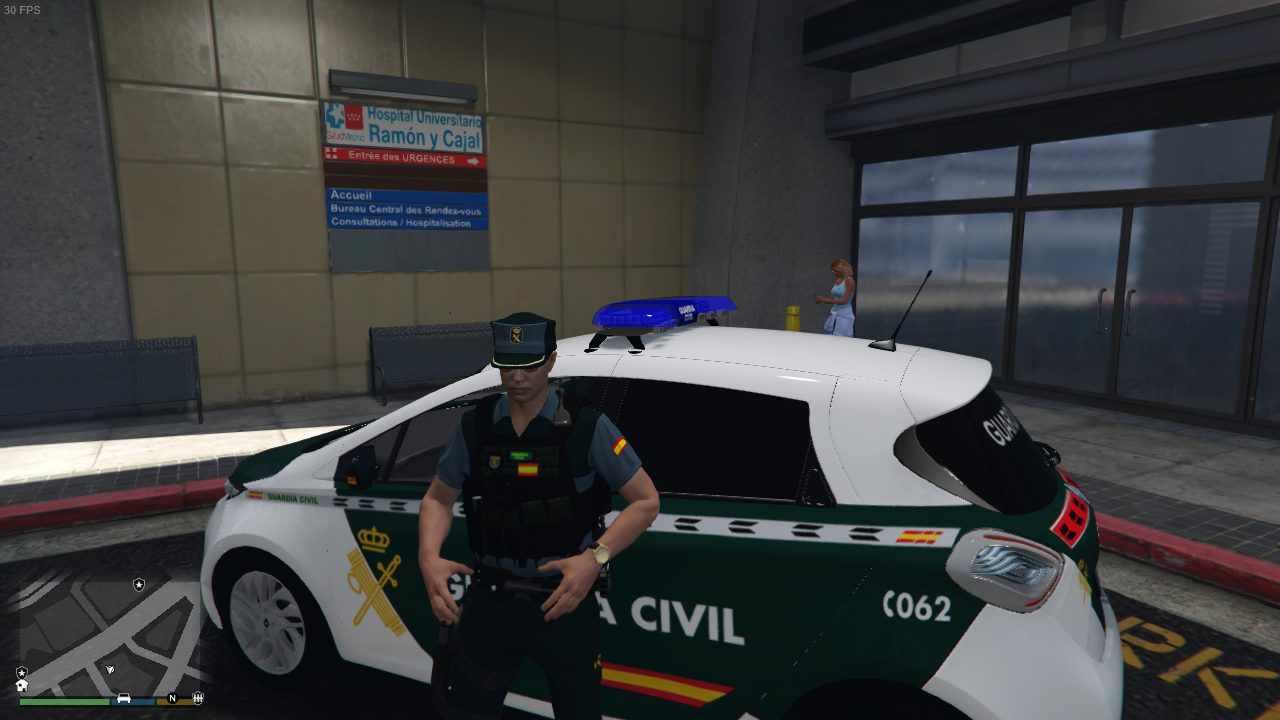The width and height of the screenshot is (1280, 720).
Task: Click the police badge blip beside the safehouse
Action: (x=22, y=672)
